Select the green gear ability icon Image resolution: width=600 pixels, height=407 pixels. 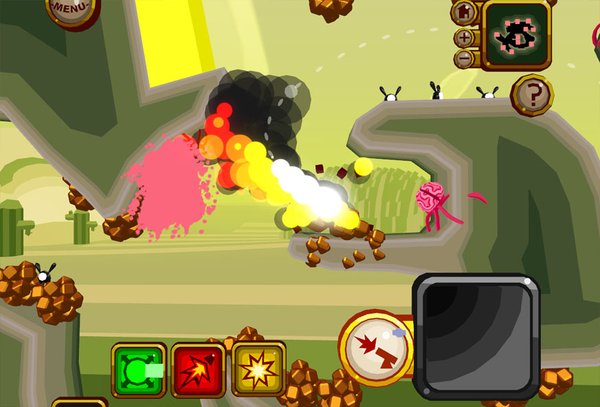pyautogui.click(x=138, y=371)
